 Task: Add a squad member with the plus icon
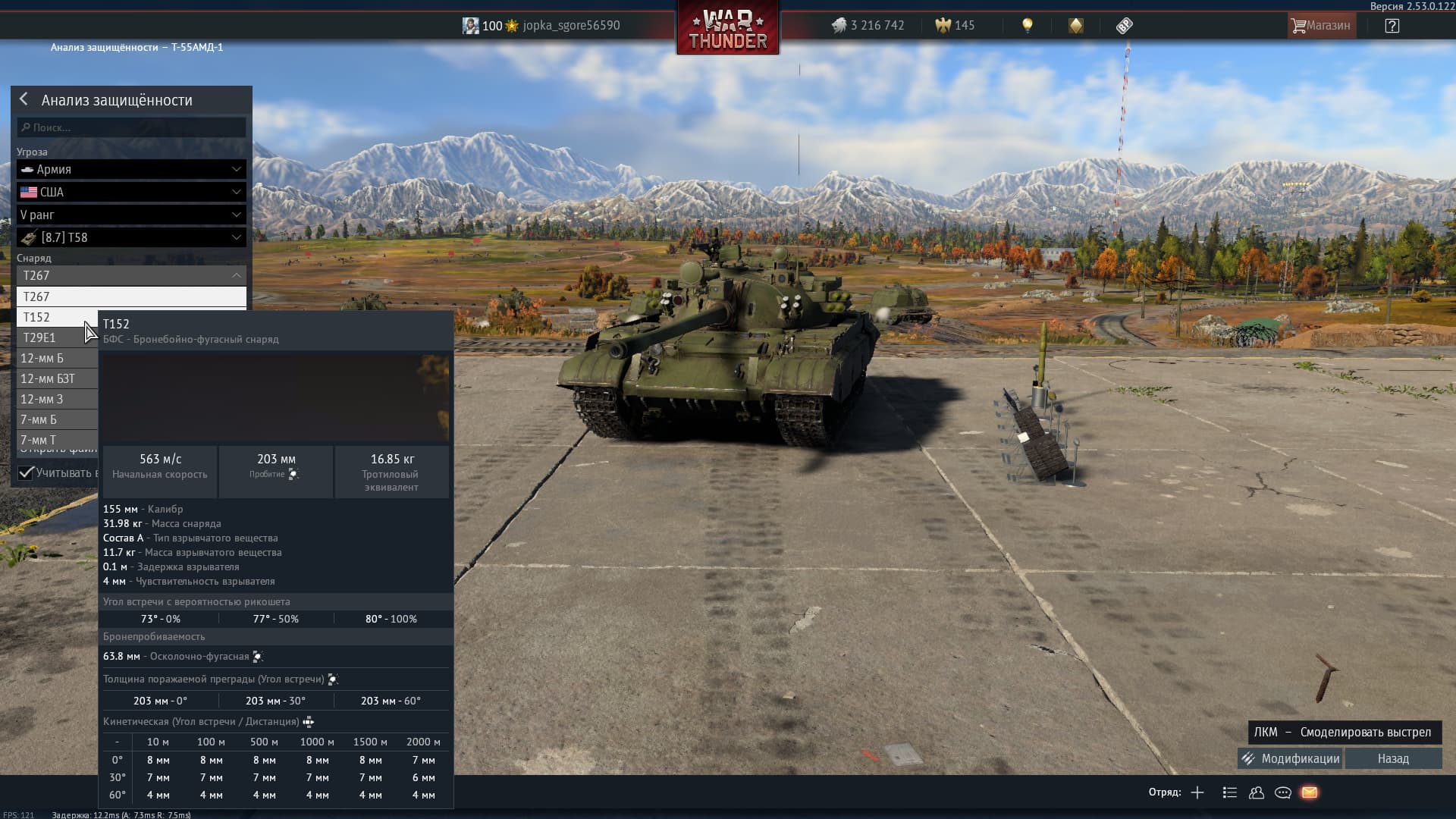click(1197, 792)
